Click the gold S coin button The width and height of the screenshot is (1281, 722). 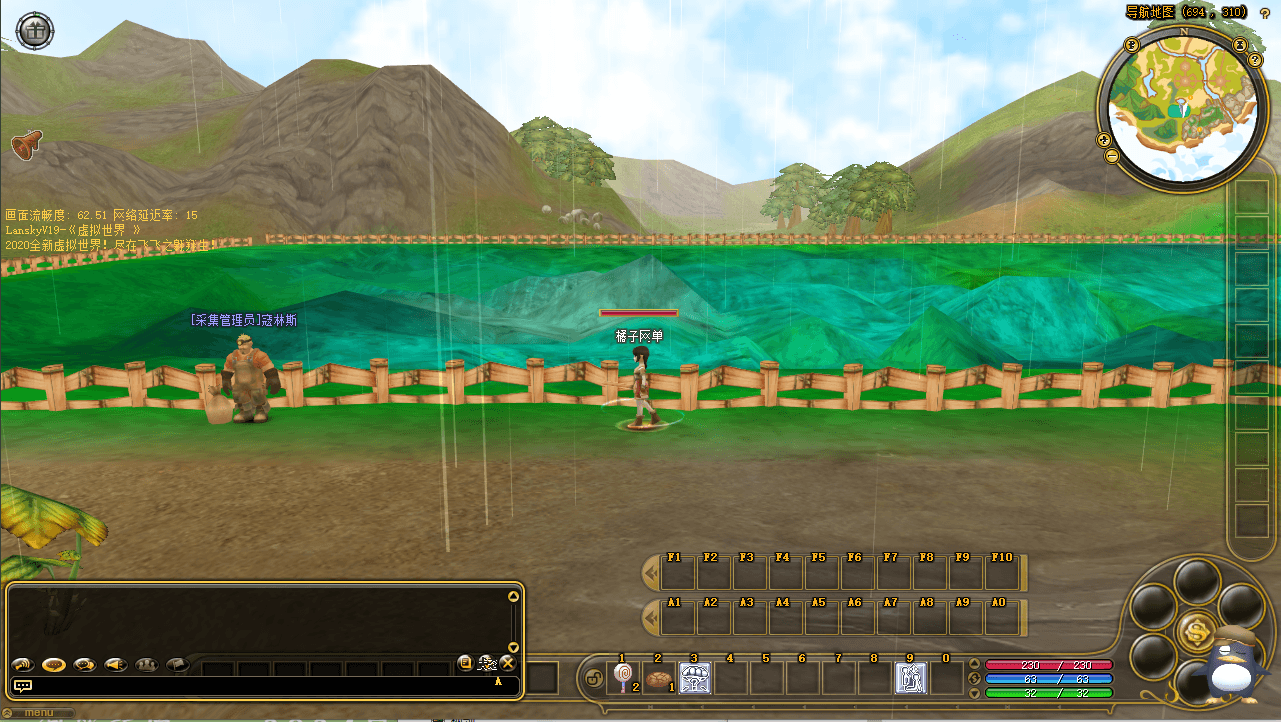point(1196,631)
